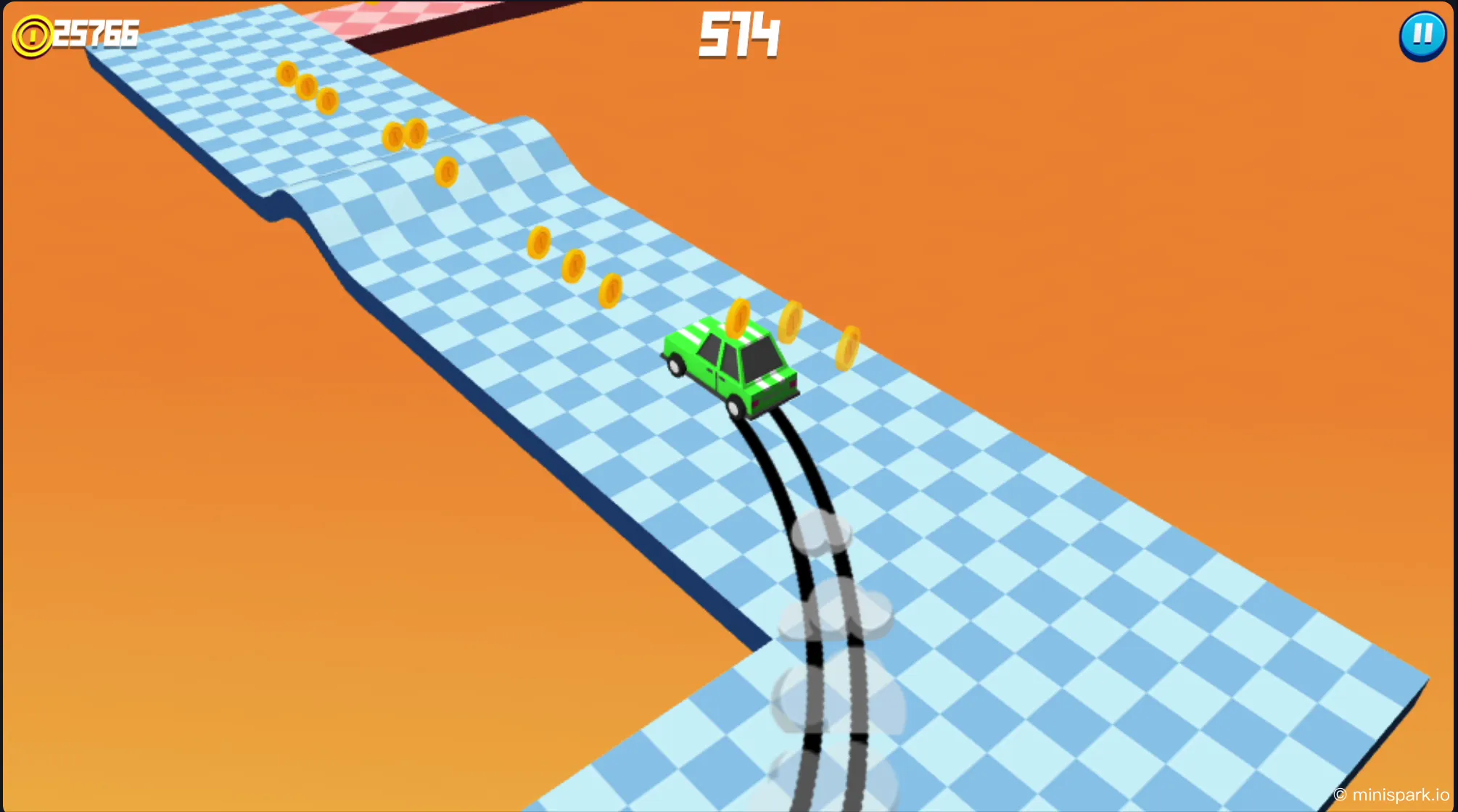Screen dimensions: 1458x812
Task: Click the middle coin of the upper-left trio
Action: tap(308, 87)
